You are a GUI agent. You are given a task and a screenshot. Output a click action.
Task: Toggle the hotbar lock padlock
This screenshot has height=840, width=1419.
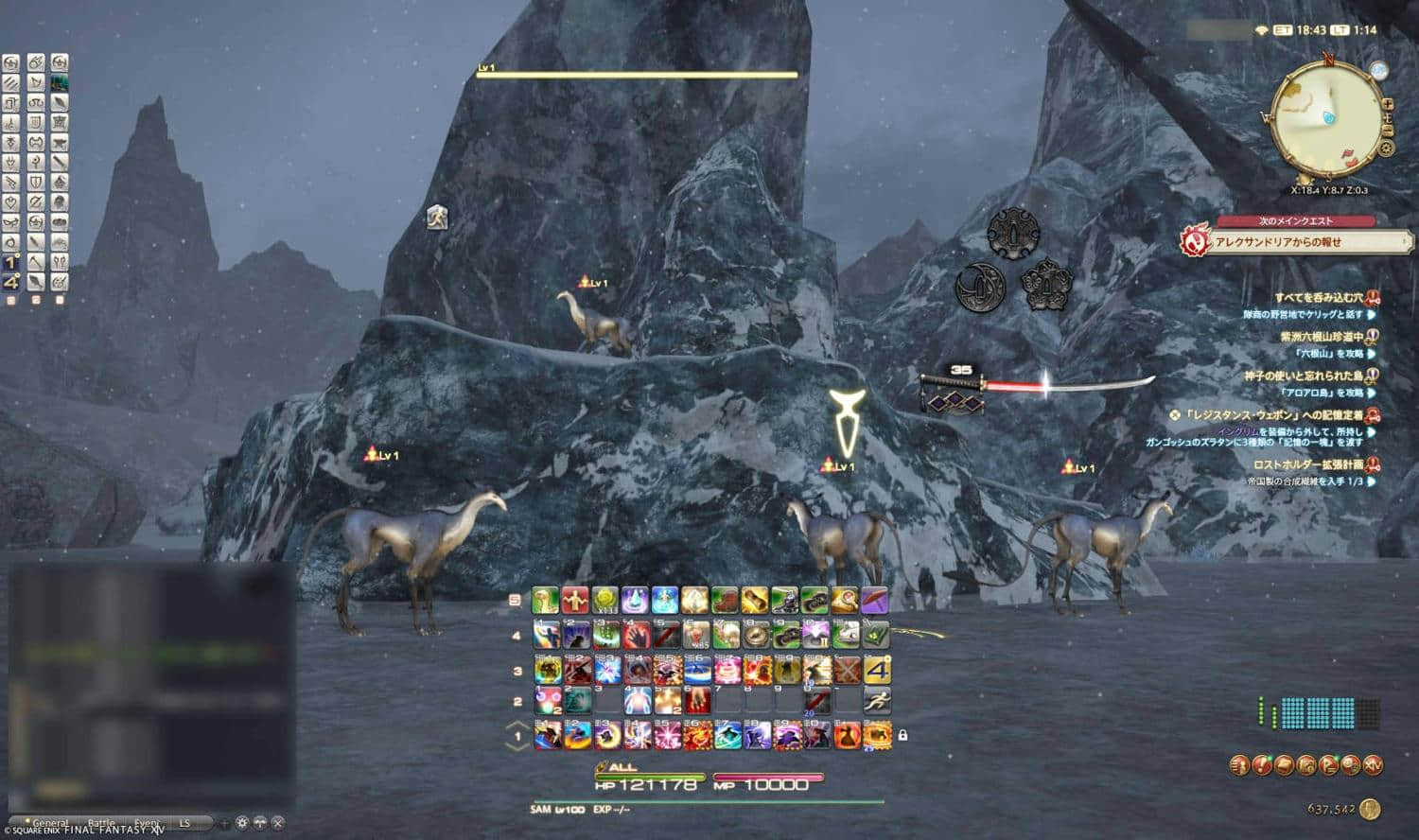pyautogui.click(x=902, y=734)
